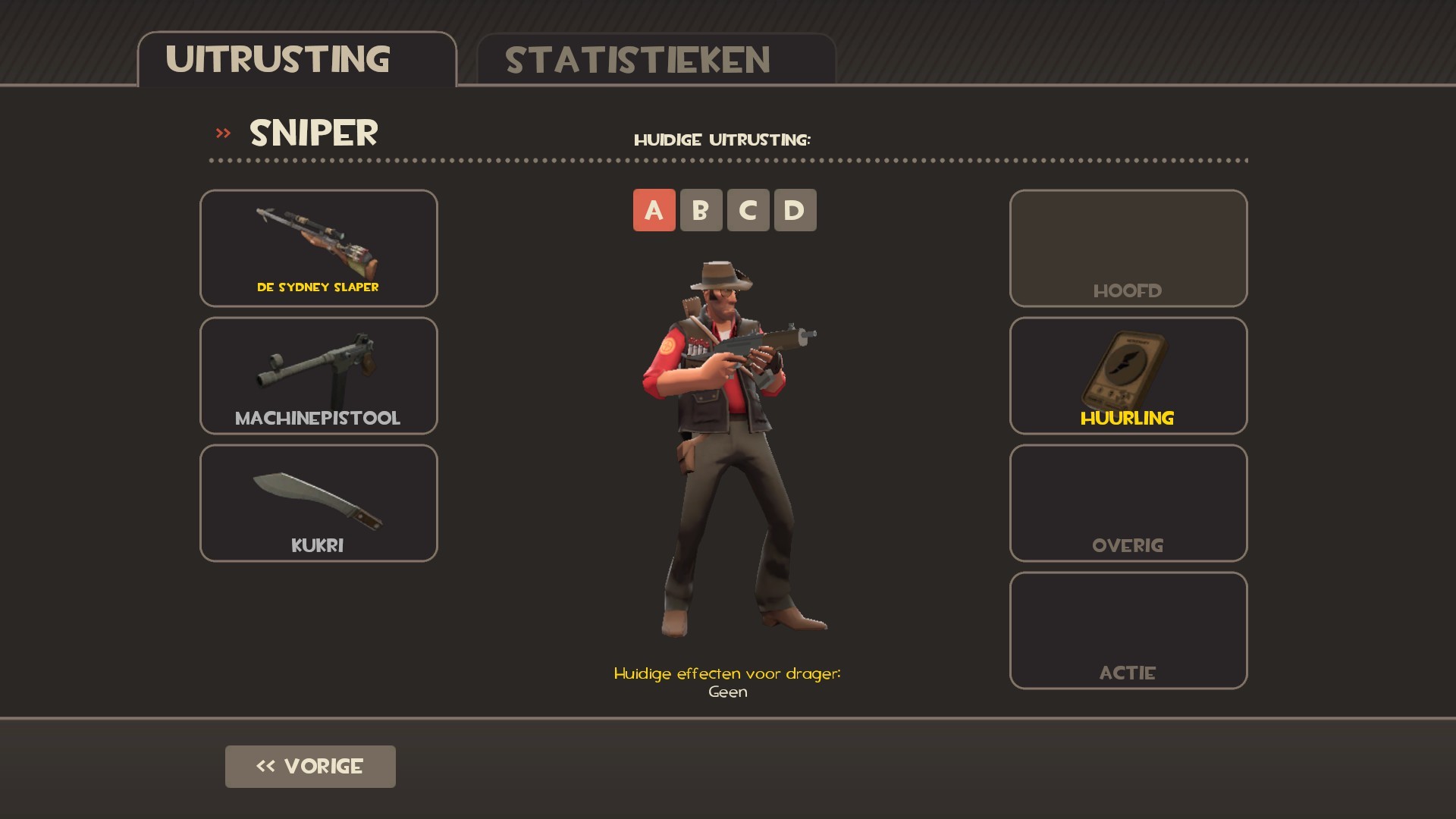Screen dimensions: 1456x819
Task: Click the HUURLING label text
Action: 1128,417
